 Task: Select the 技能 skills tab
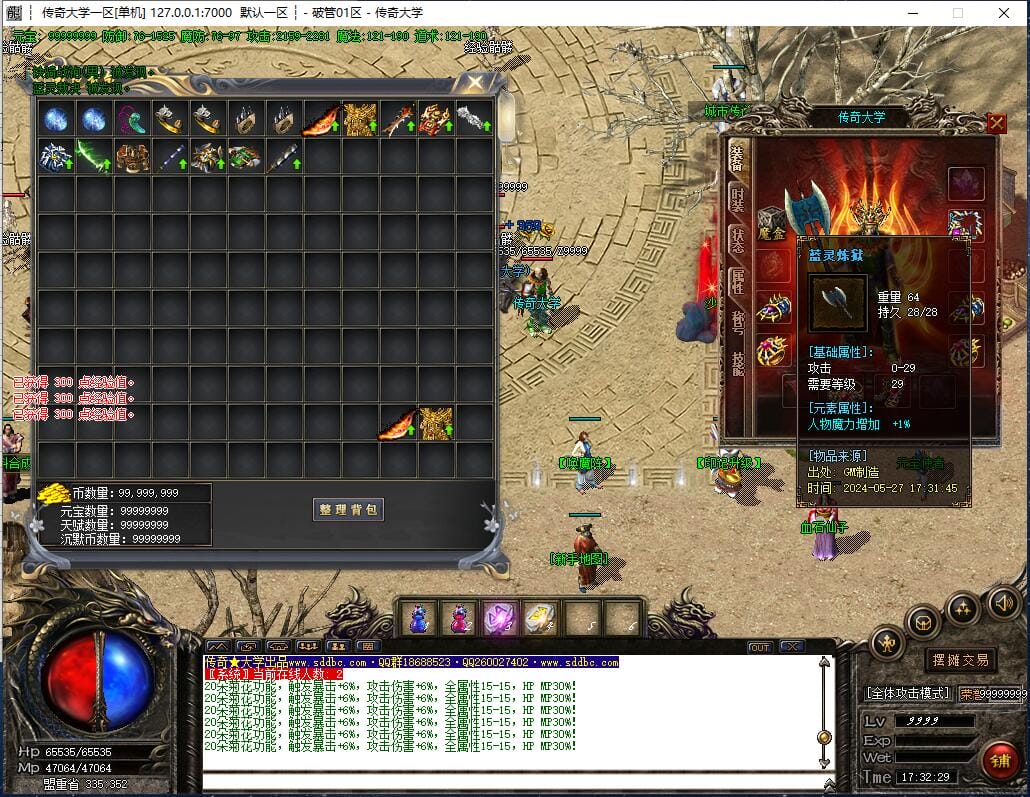pyautogui.click(x=738, y=362)
